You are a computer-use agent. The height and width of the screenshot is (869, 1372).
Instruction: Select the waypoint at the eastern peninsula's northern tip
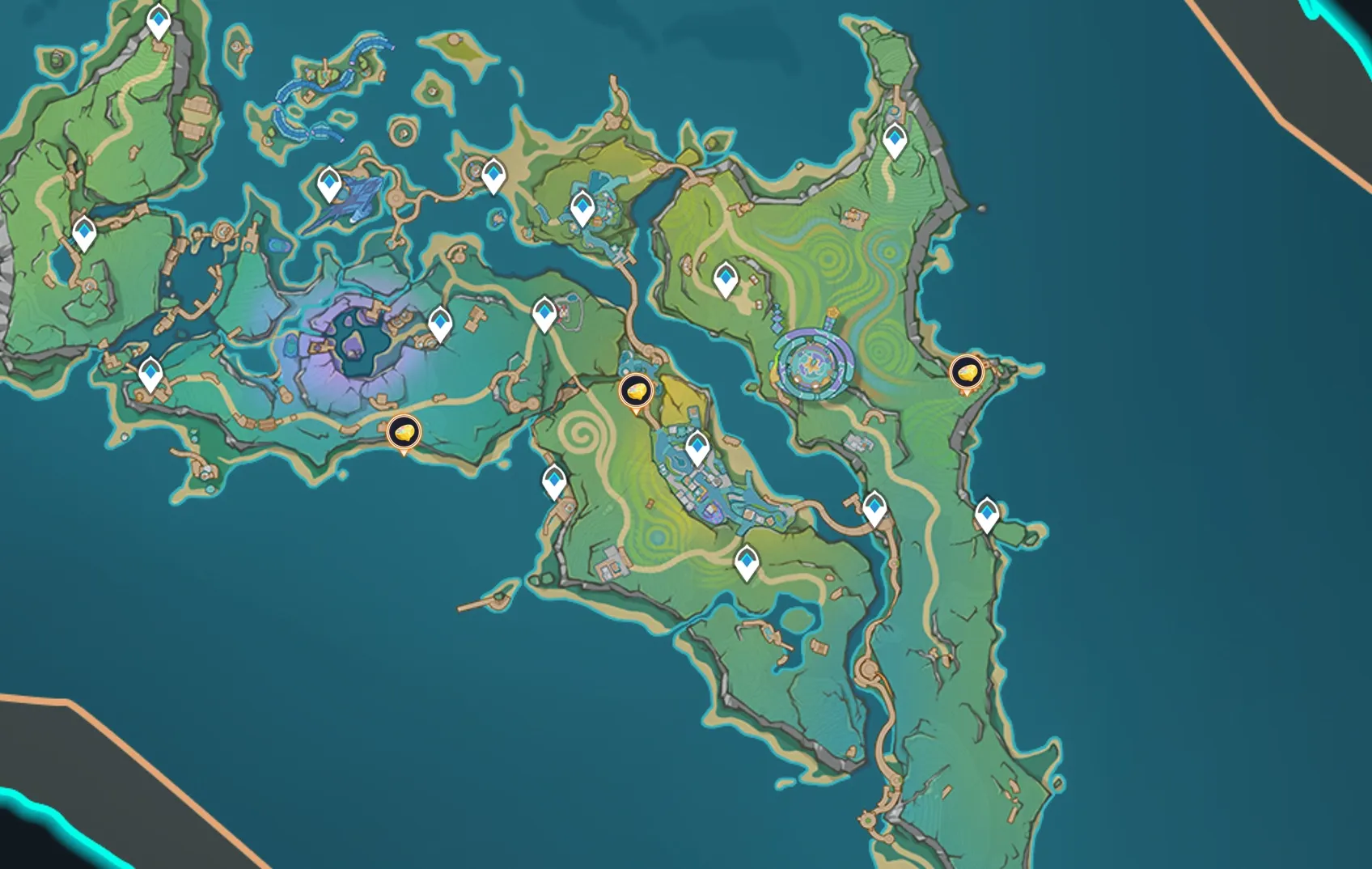coord(895,141)
